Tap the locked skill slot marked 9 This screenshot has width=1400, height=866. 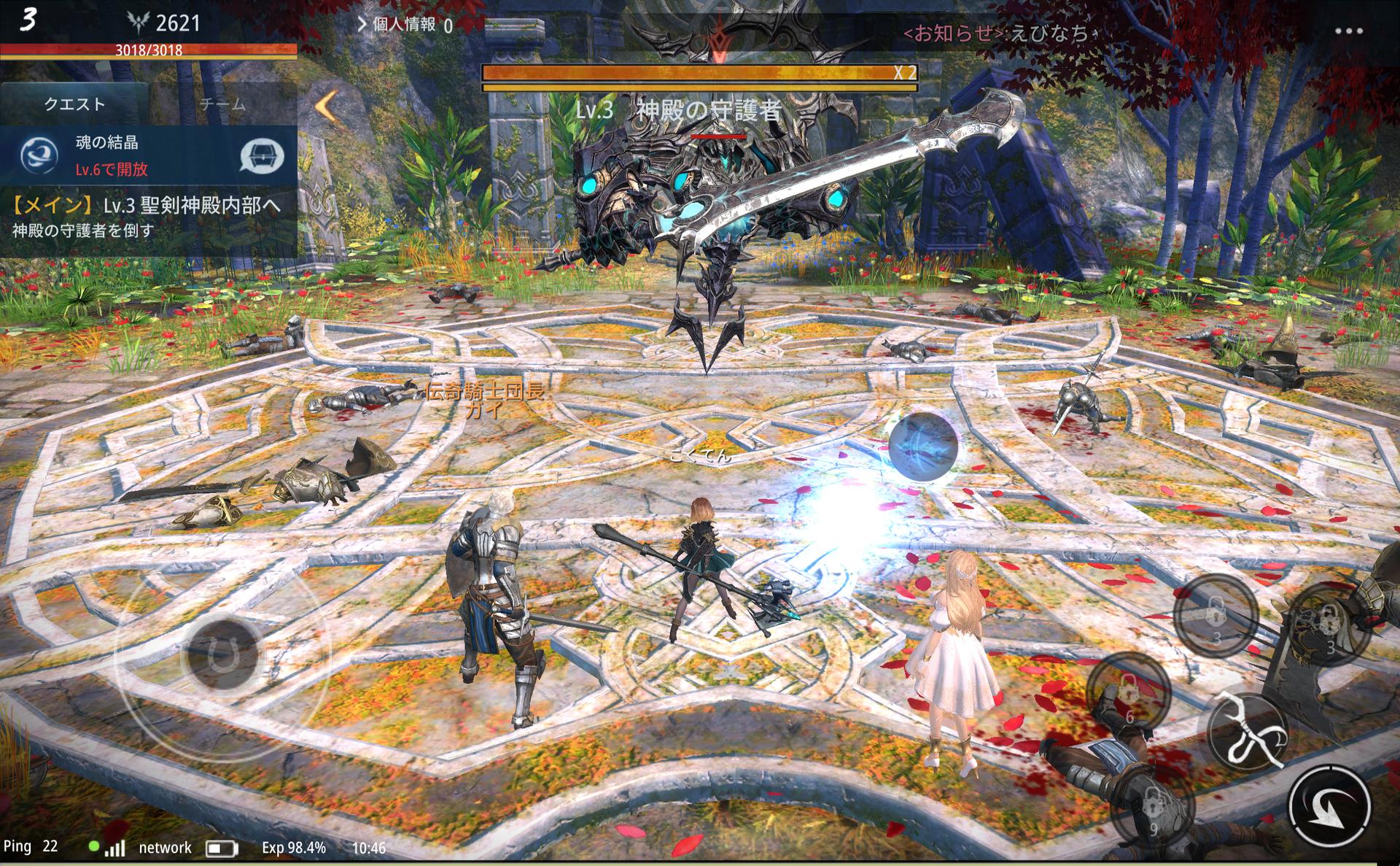(1152, 808)
